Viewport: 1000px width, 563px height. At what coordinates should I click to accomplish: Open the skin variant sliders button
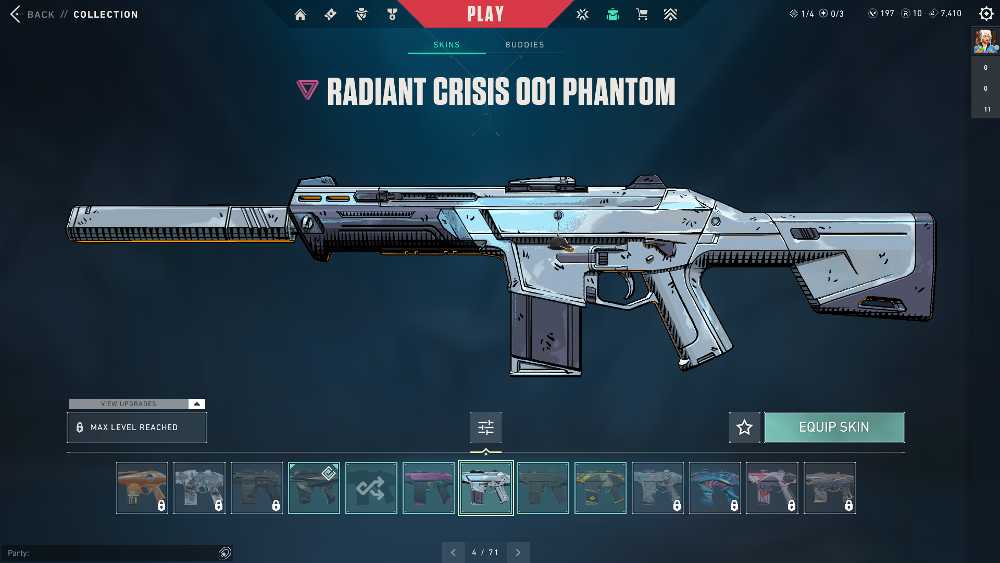tap(486, 428)
